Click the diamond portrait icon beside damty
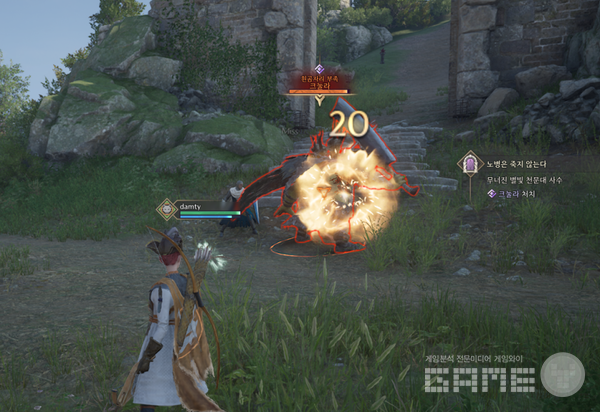This screenshot has height=412, width=600. pos(167,209)
